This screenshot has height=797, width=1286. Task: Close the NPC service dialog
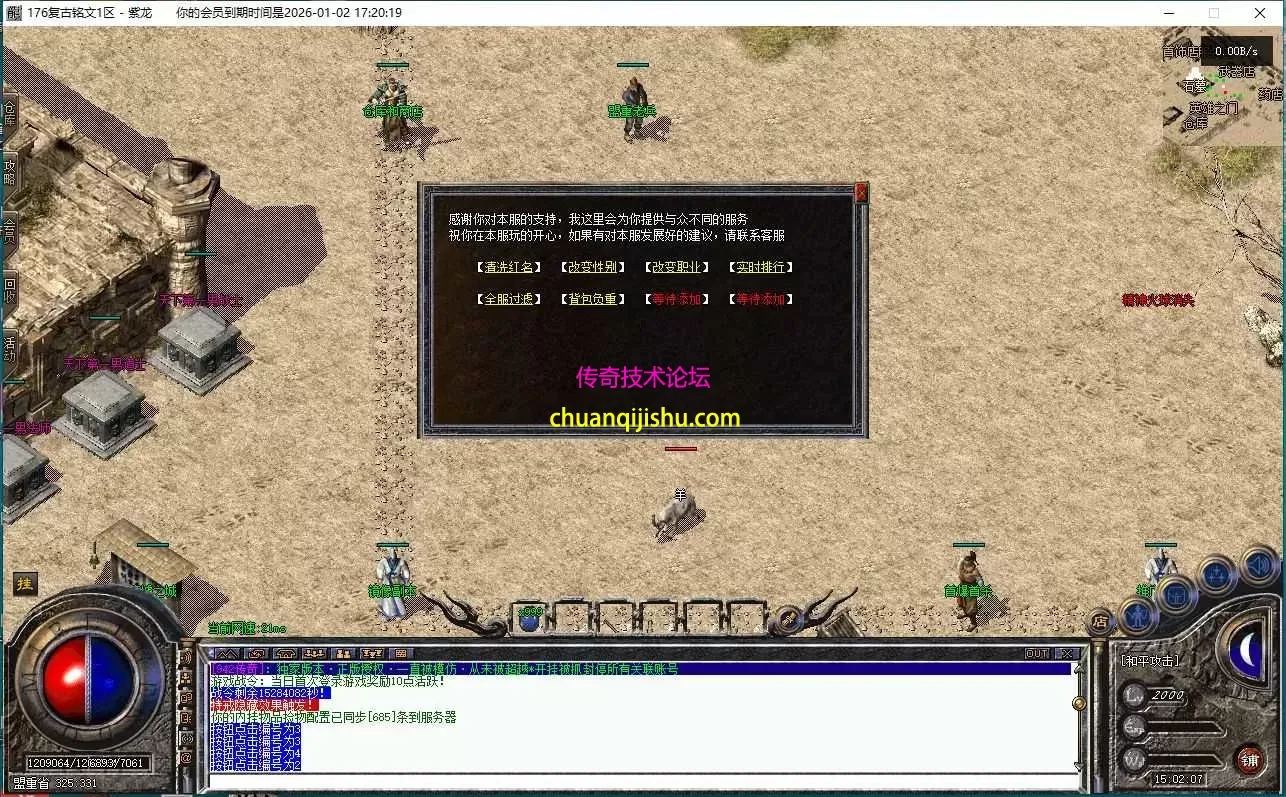point(861,193)
